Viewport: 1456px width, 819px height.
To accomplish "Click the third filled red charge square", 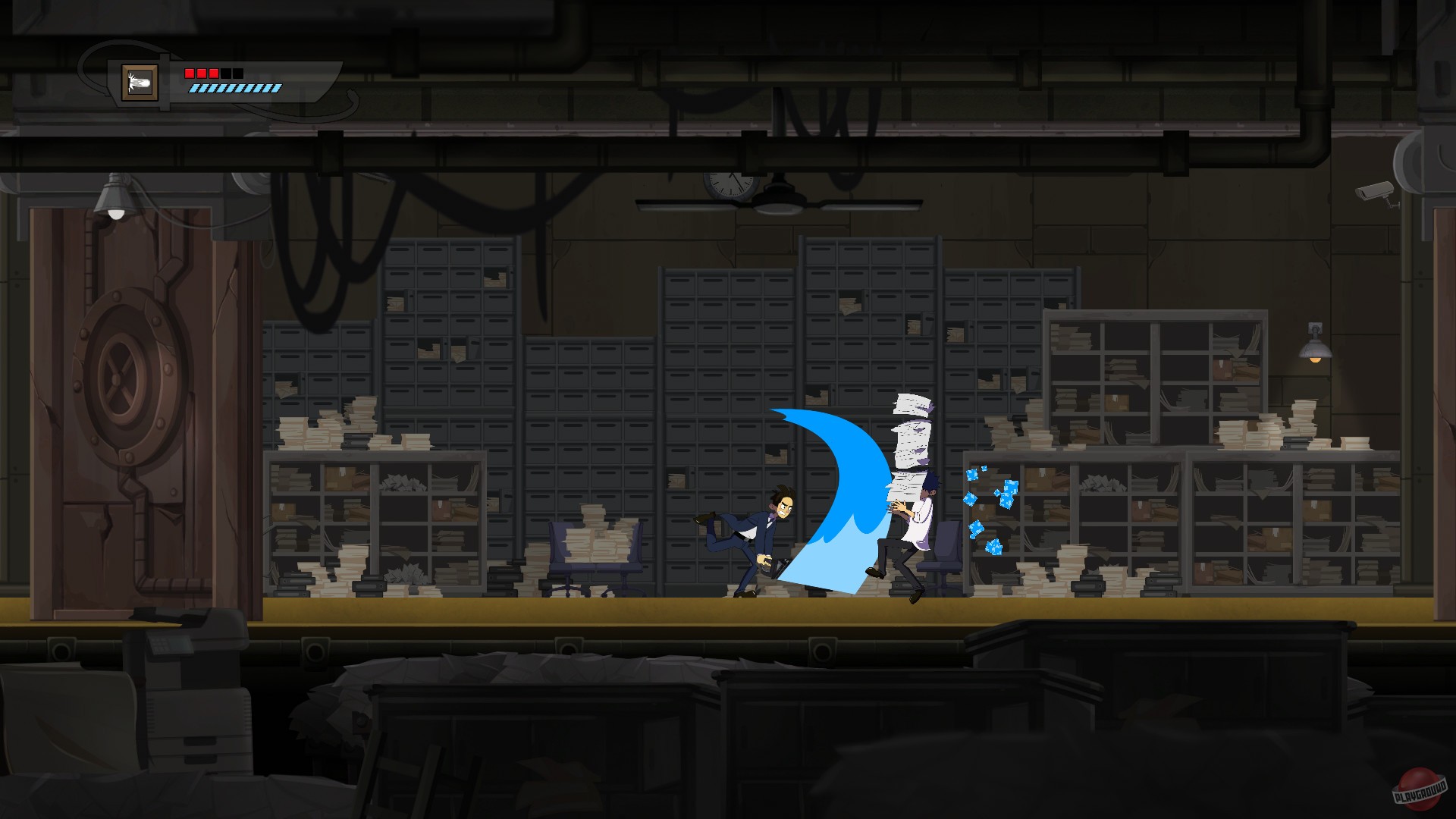I will [214, 74].
